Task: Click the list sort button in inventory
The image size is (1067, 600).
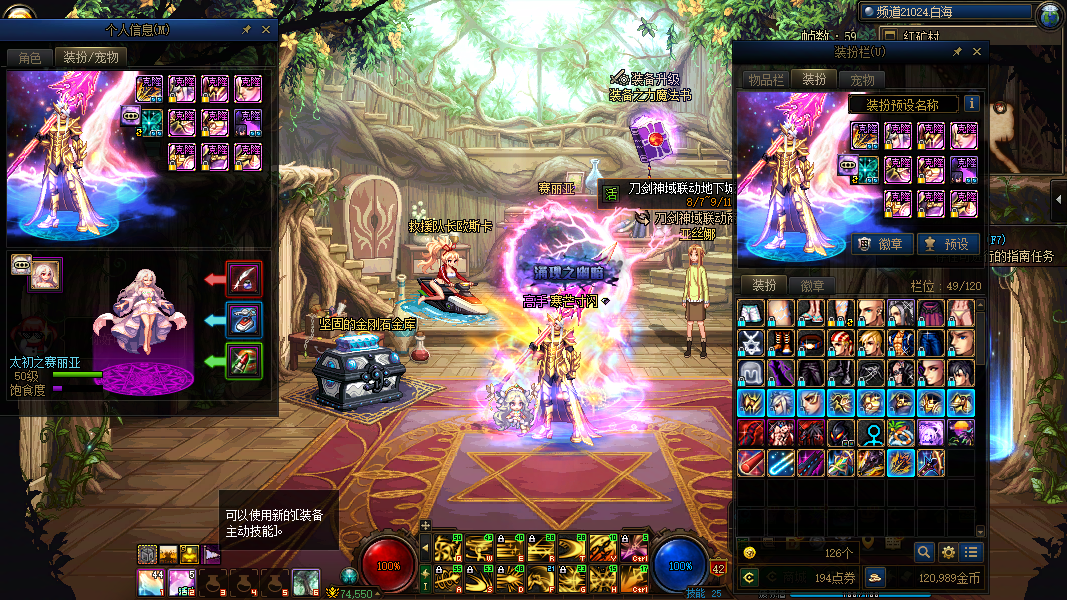Action: pos(970,551)
